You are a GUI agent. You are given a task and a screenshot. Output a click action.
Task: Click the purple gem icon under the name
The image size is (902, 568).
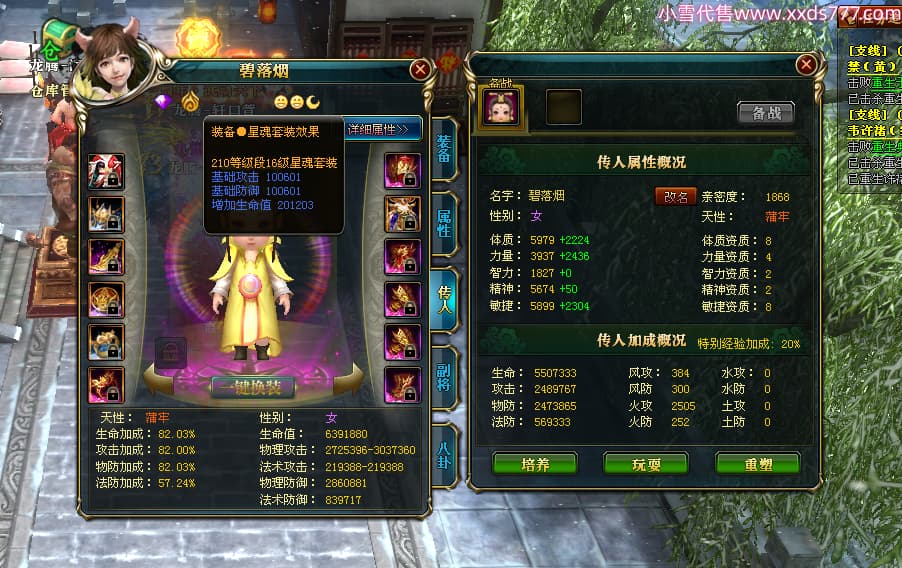164,101
